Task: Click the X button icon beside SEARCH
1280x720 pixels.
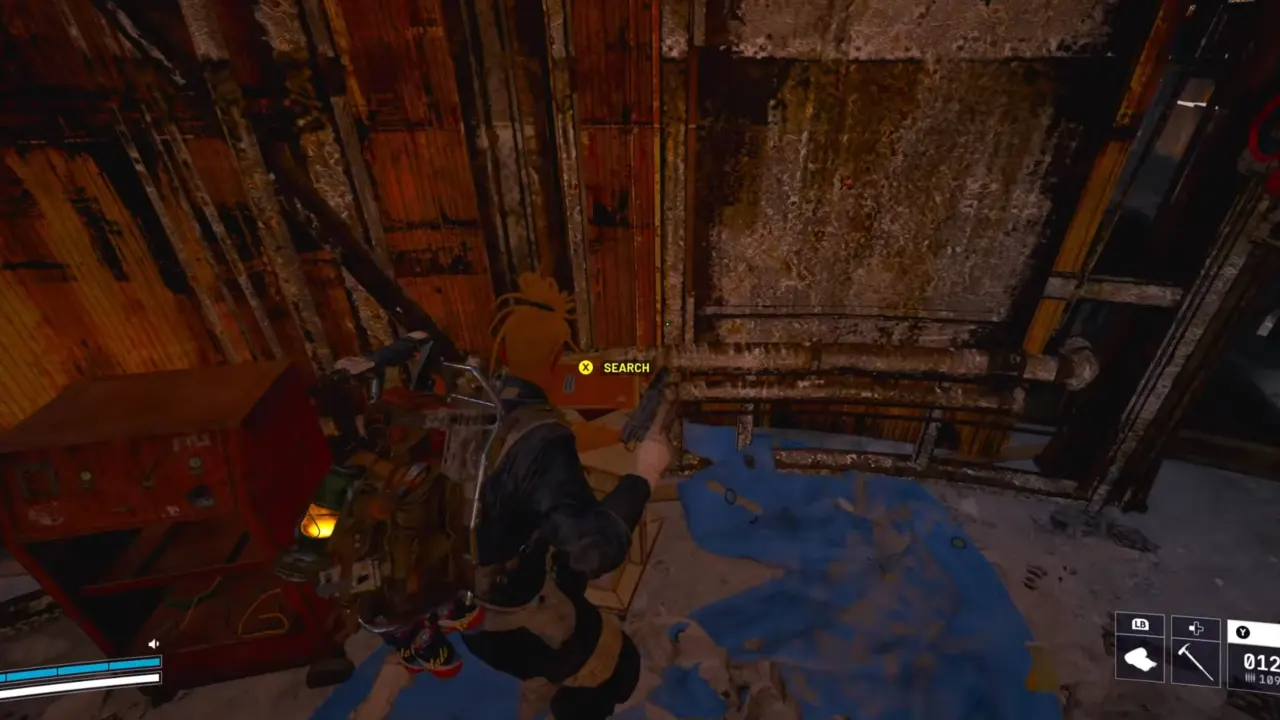Action: click(x=584, y=367)
